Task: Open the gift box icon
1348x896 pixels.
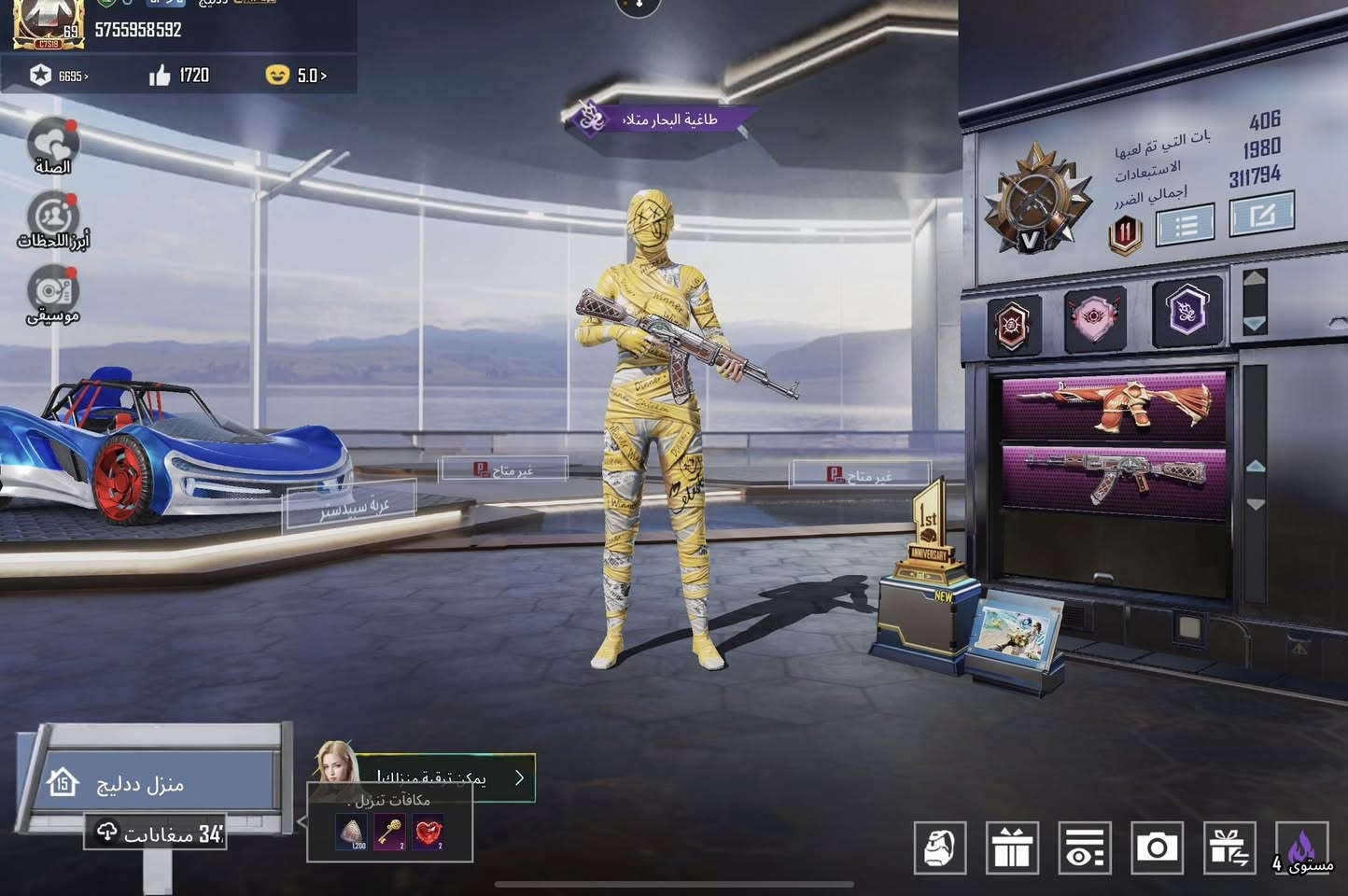Action: point(1012,848)
